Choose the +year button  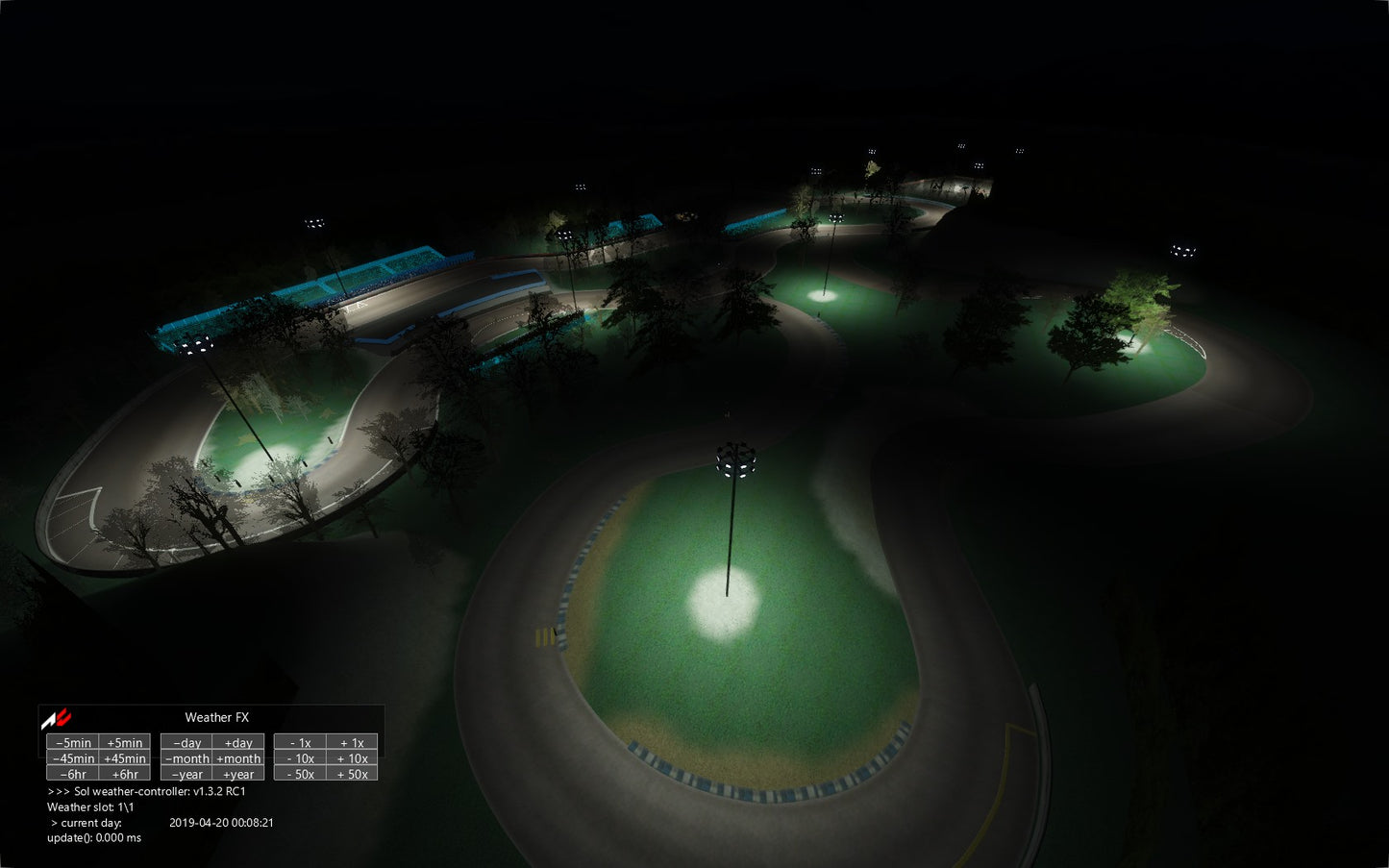[238, 774]
